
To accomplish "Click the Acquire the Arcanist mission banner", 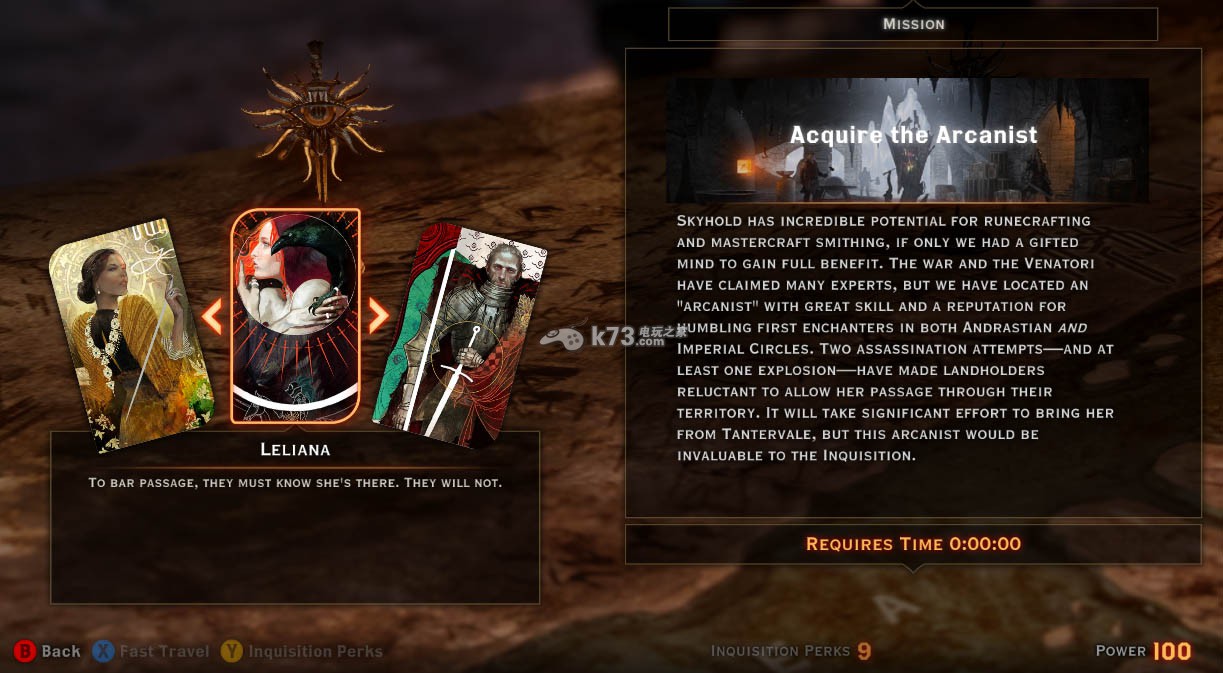I will [x=908, y=140].
